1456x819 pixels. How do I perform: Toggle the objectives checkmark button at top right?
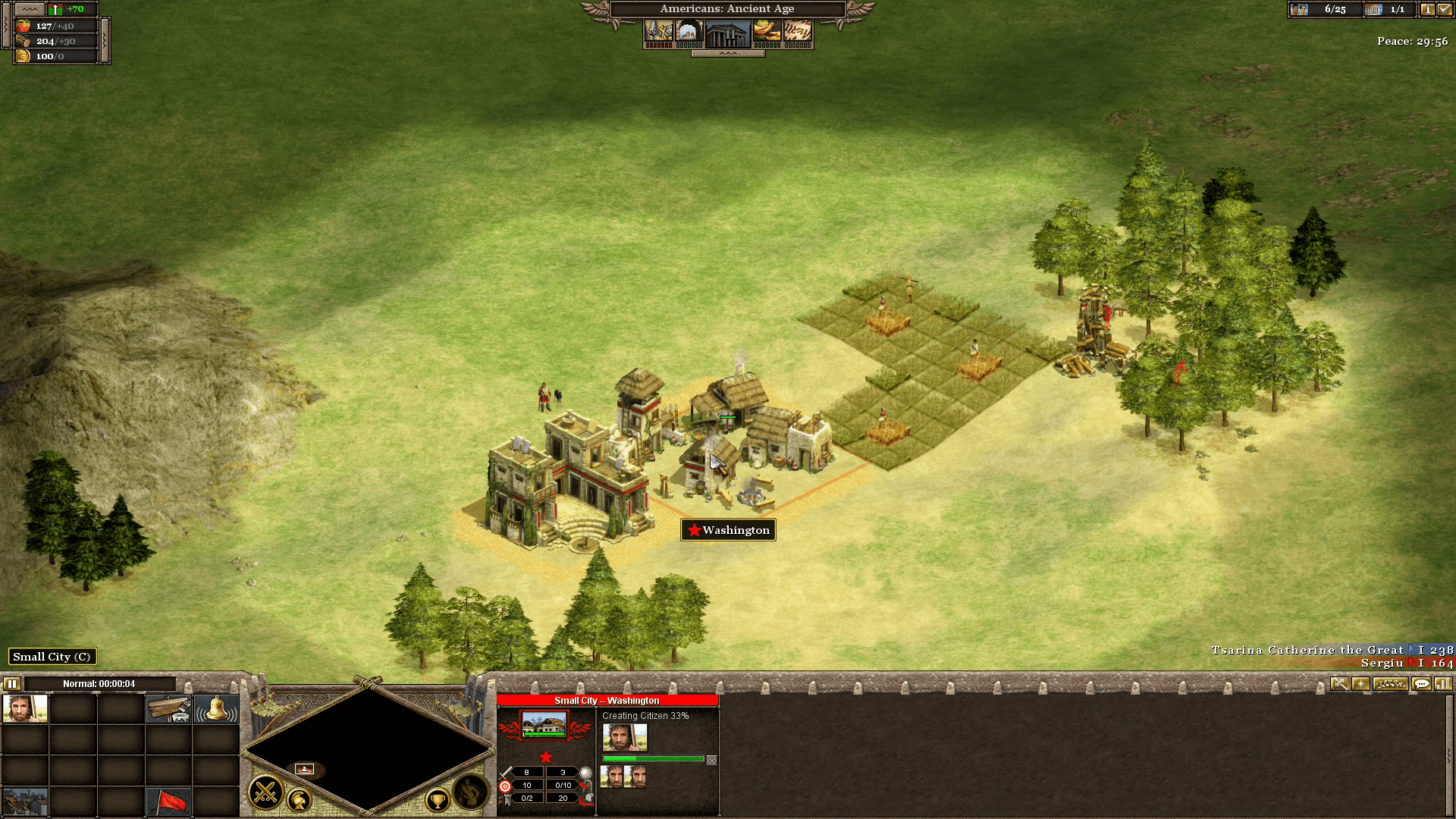1447,10
